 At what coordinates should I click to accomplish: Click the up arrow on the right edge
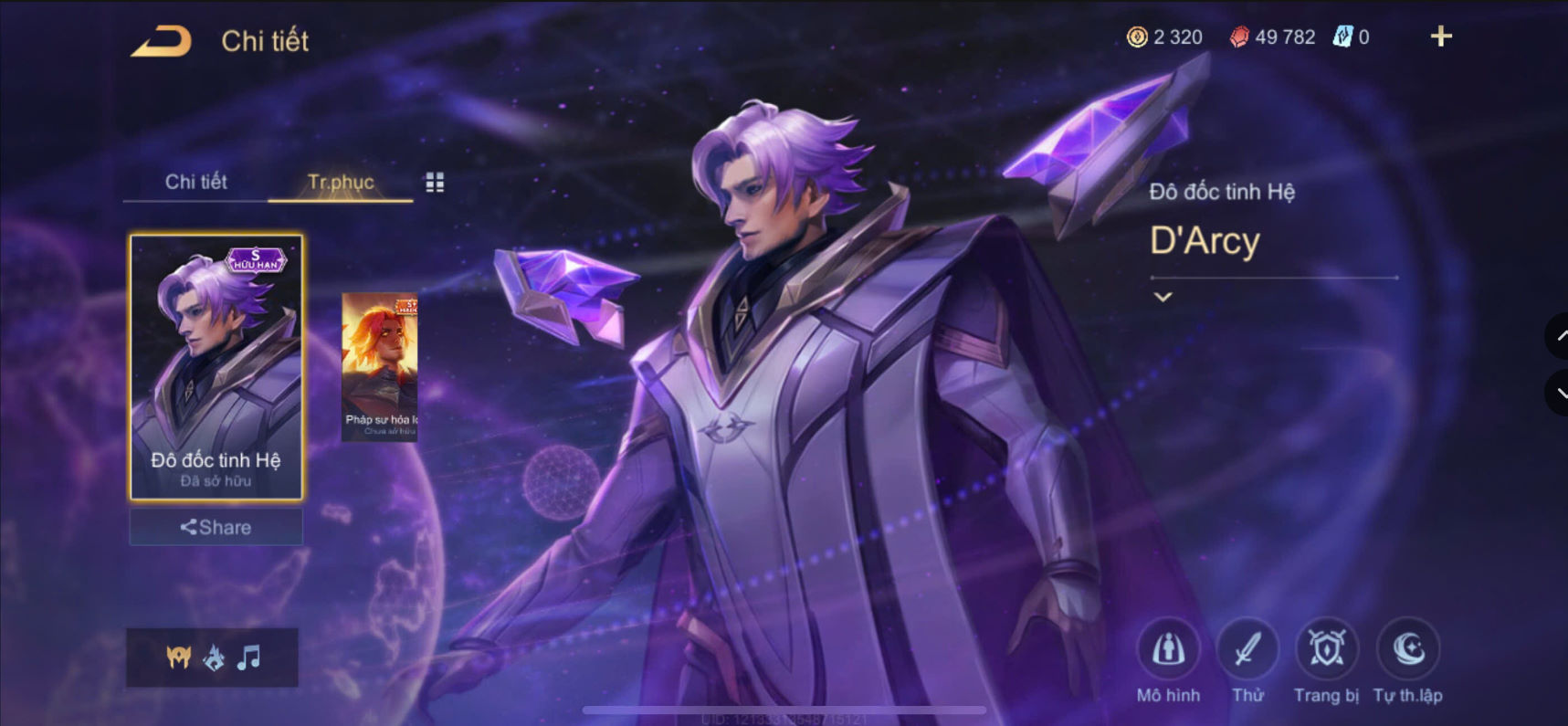coord(1558,336)
